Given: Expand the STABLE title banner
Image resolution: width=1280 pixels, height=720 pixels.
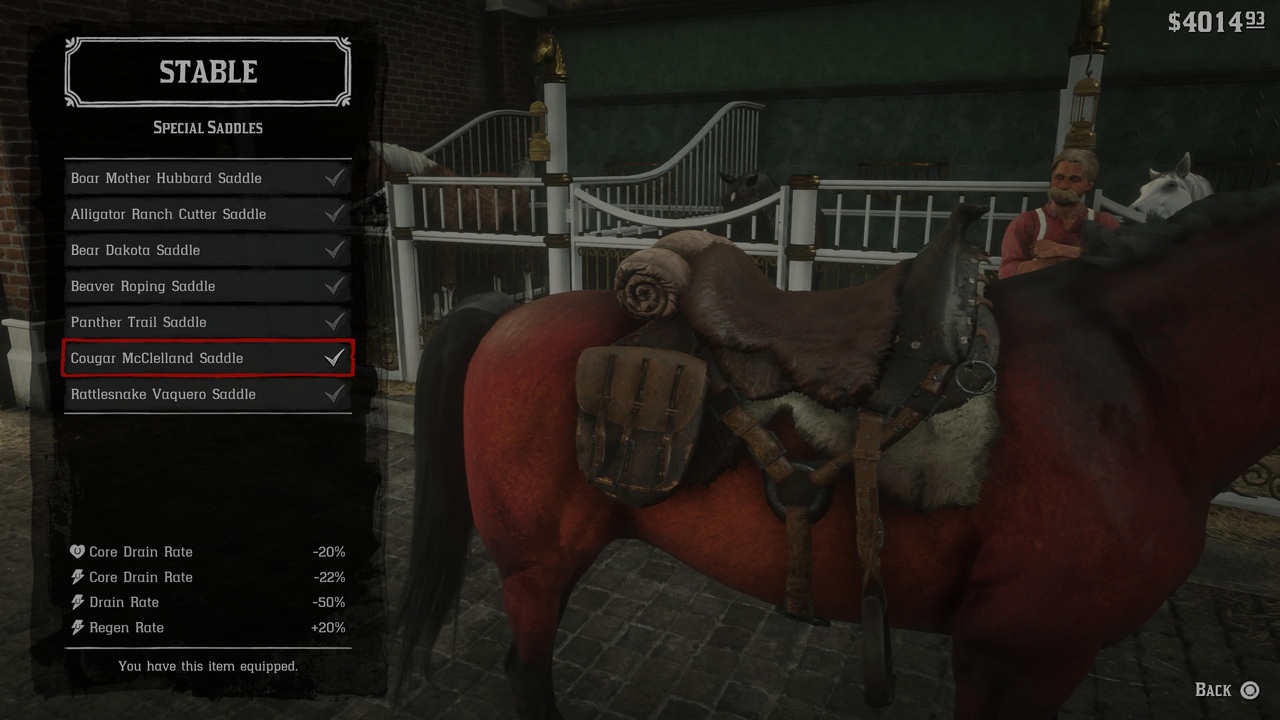Looking at the screenshot, I should (207, 71).
